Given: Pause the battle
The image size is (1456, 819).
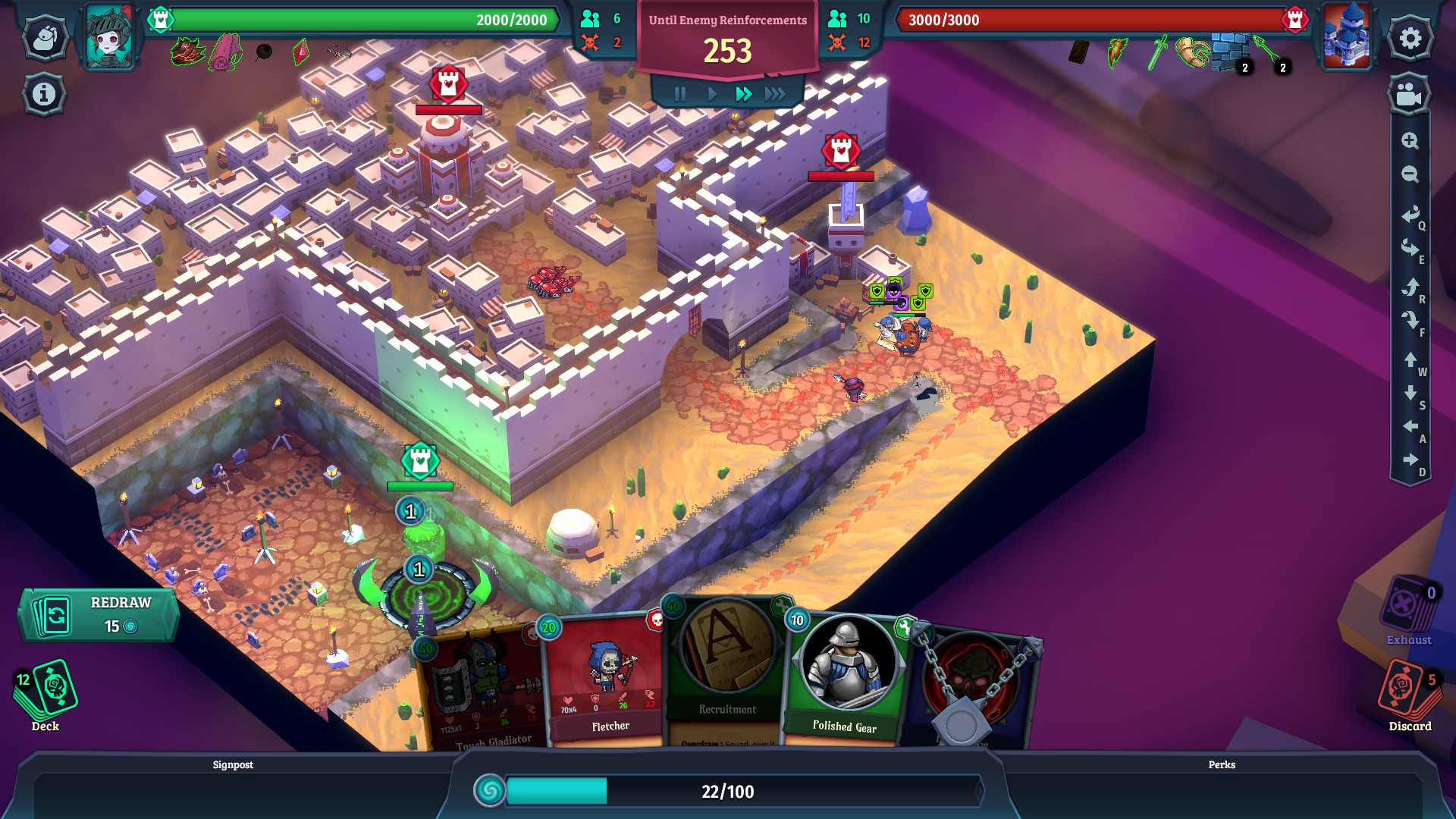Looking at the screenshot, I should click(680, 94).
